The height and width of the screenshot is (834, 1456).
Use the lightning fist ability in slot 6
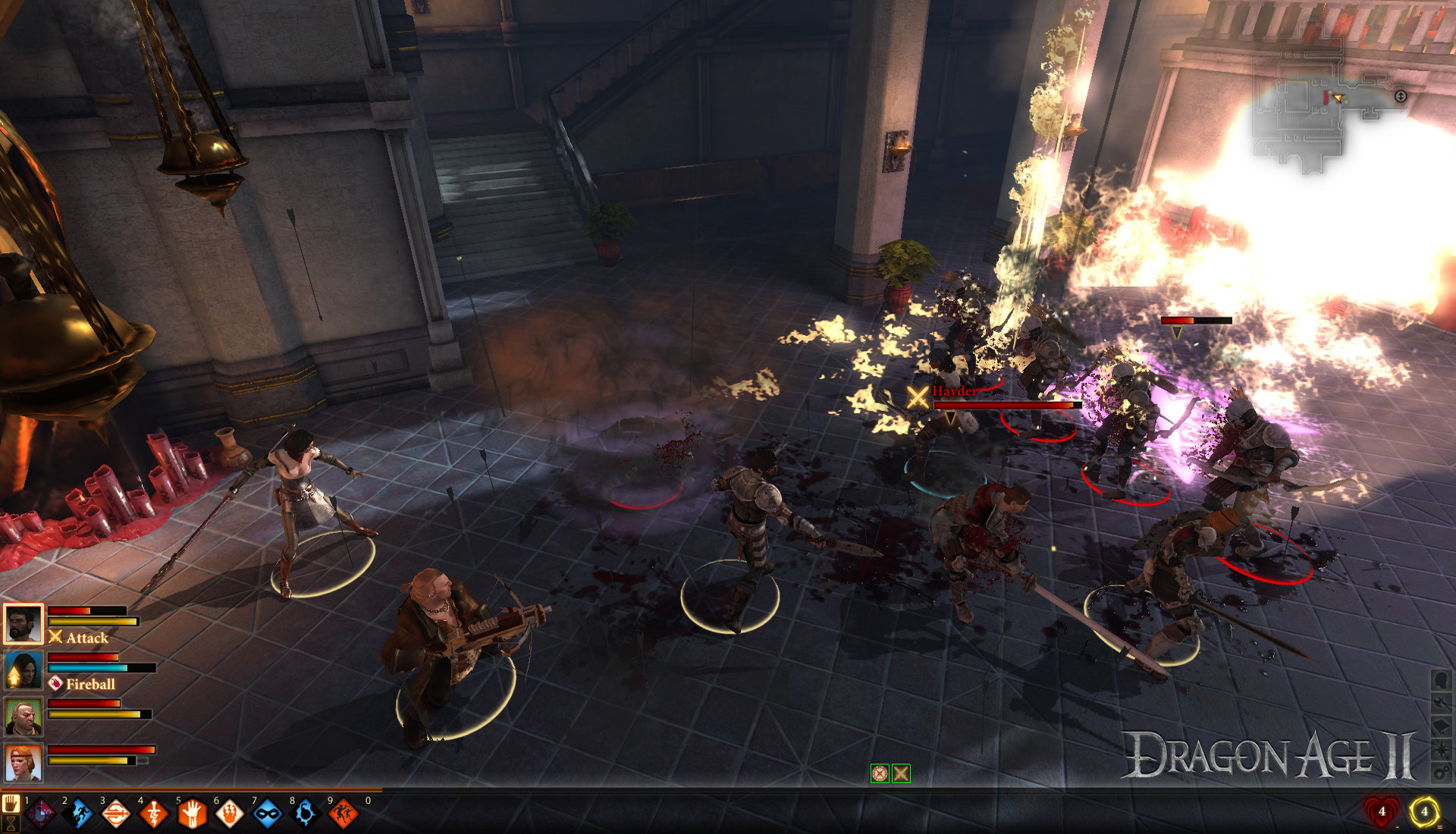click(x=230, y=814)
